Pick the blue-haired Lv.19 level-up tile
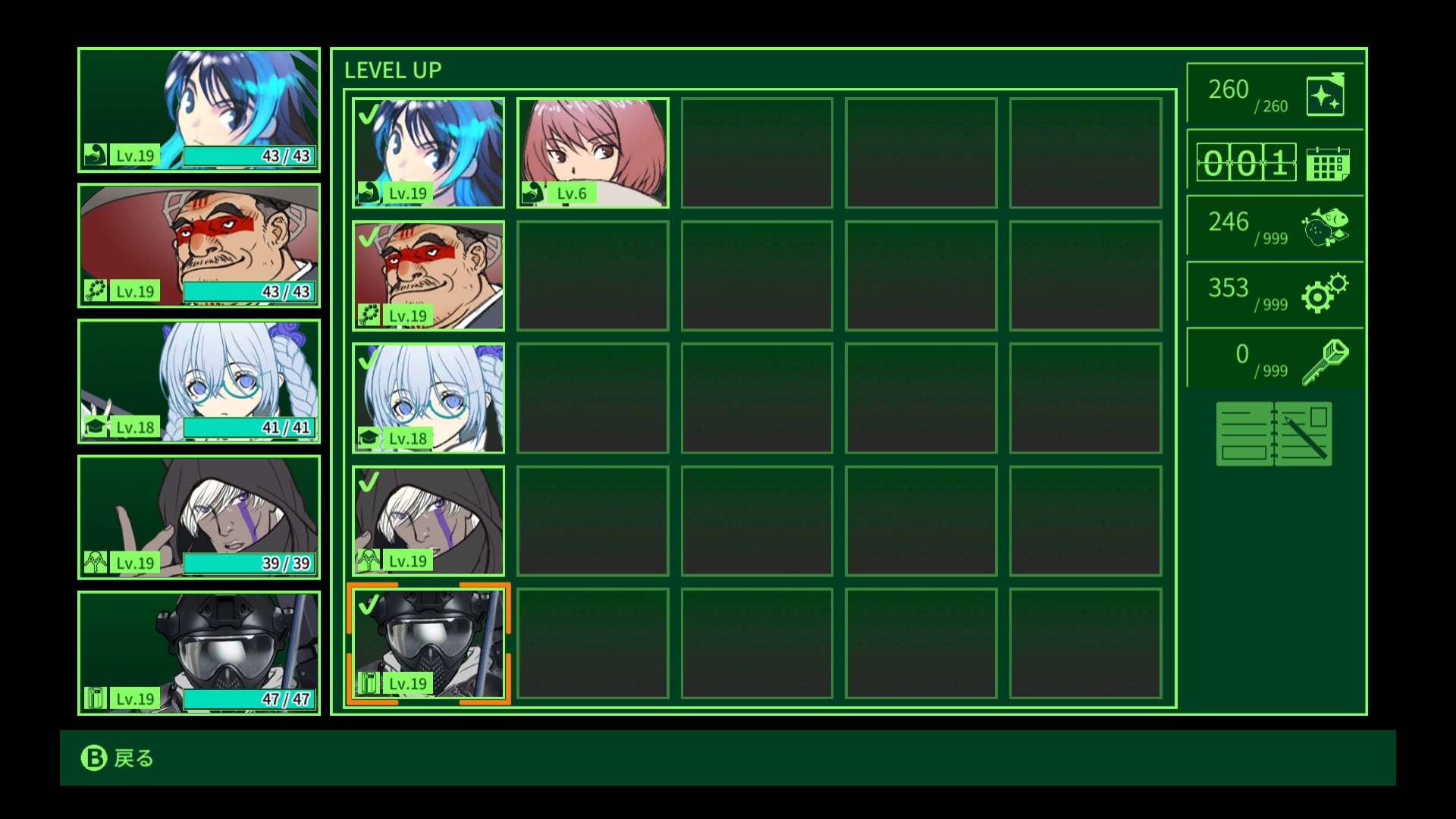Screen dimensions: 1456x819 click(x=428, y=152)
